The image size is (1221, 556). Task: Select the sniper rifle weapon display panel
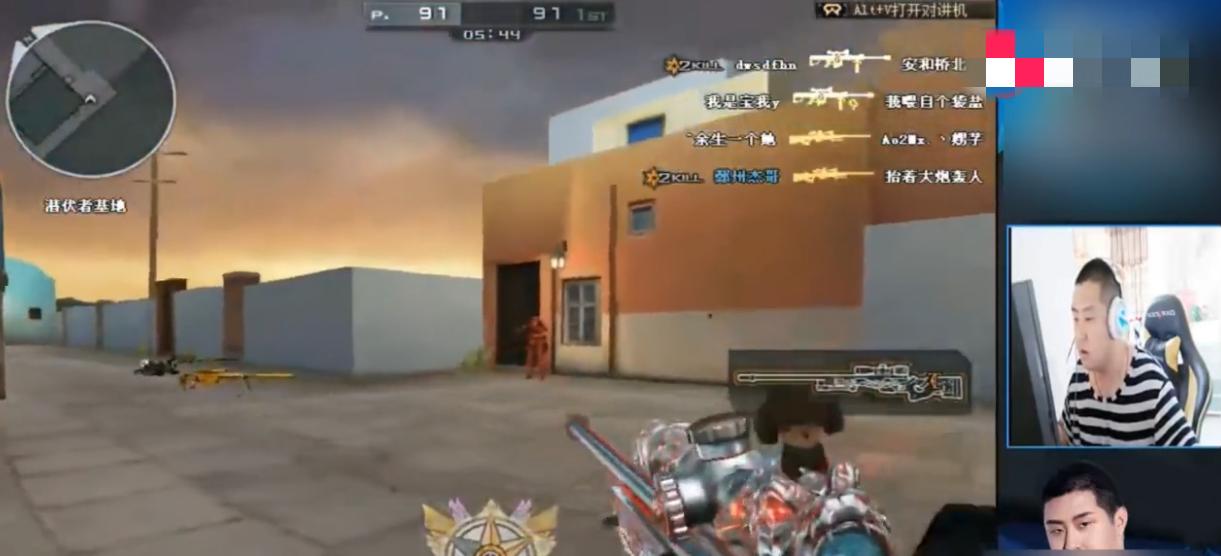[849, 381]
